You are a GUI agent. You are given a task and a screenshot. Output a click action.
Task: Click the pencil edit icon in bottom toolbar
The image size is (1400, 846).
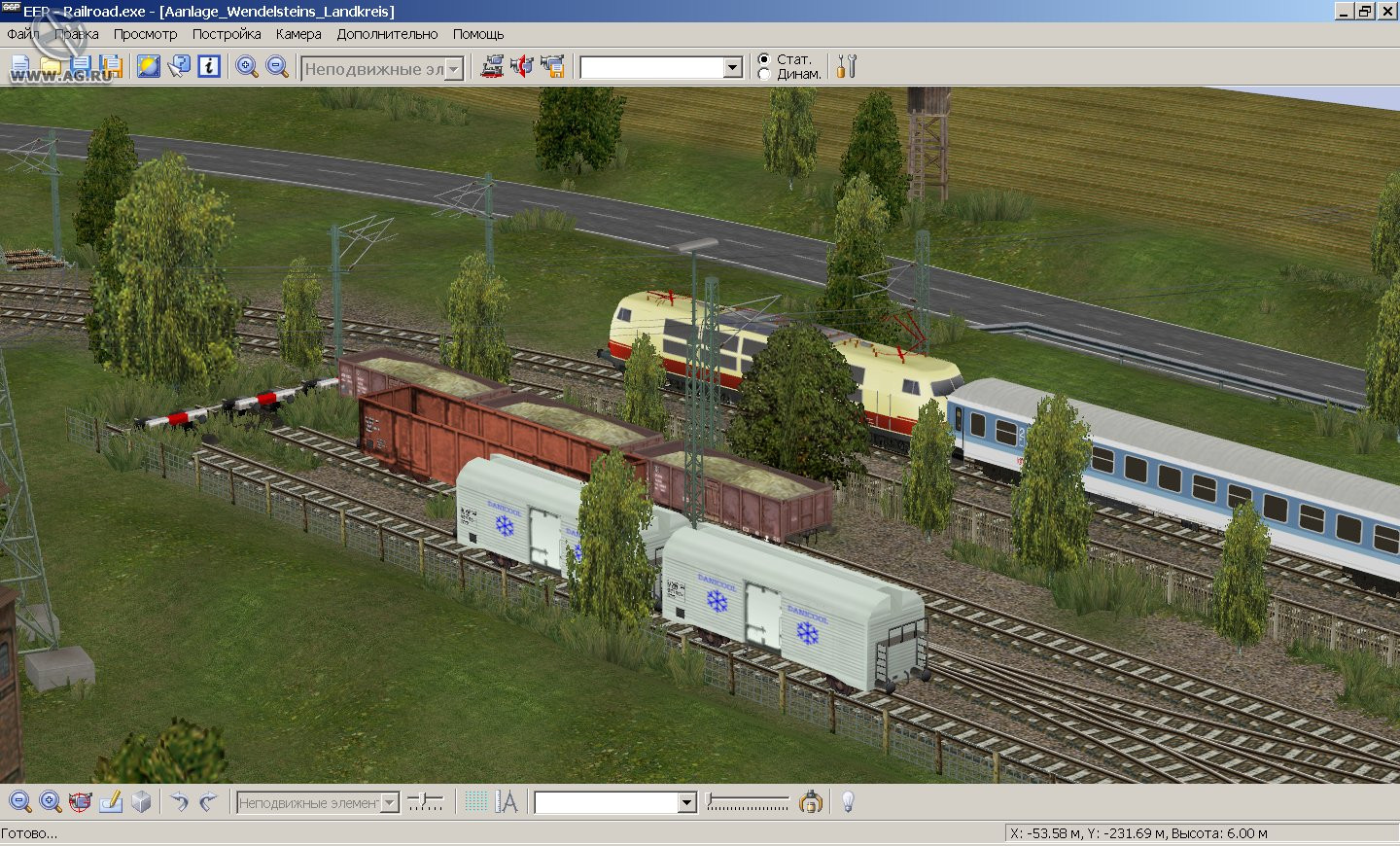(x=110, y=802)
